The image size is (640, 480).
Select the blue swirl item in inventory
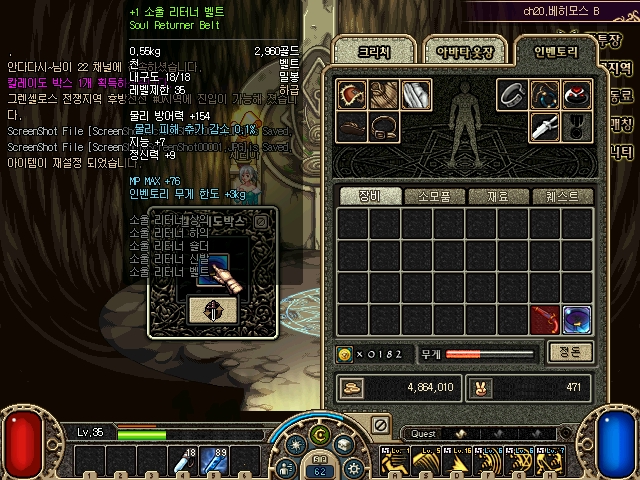point(577,320)
